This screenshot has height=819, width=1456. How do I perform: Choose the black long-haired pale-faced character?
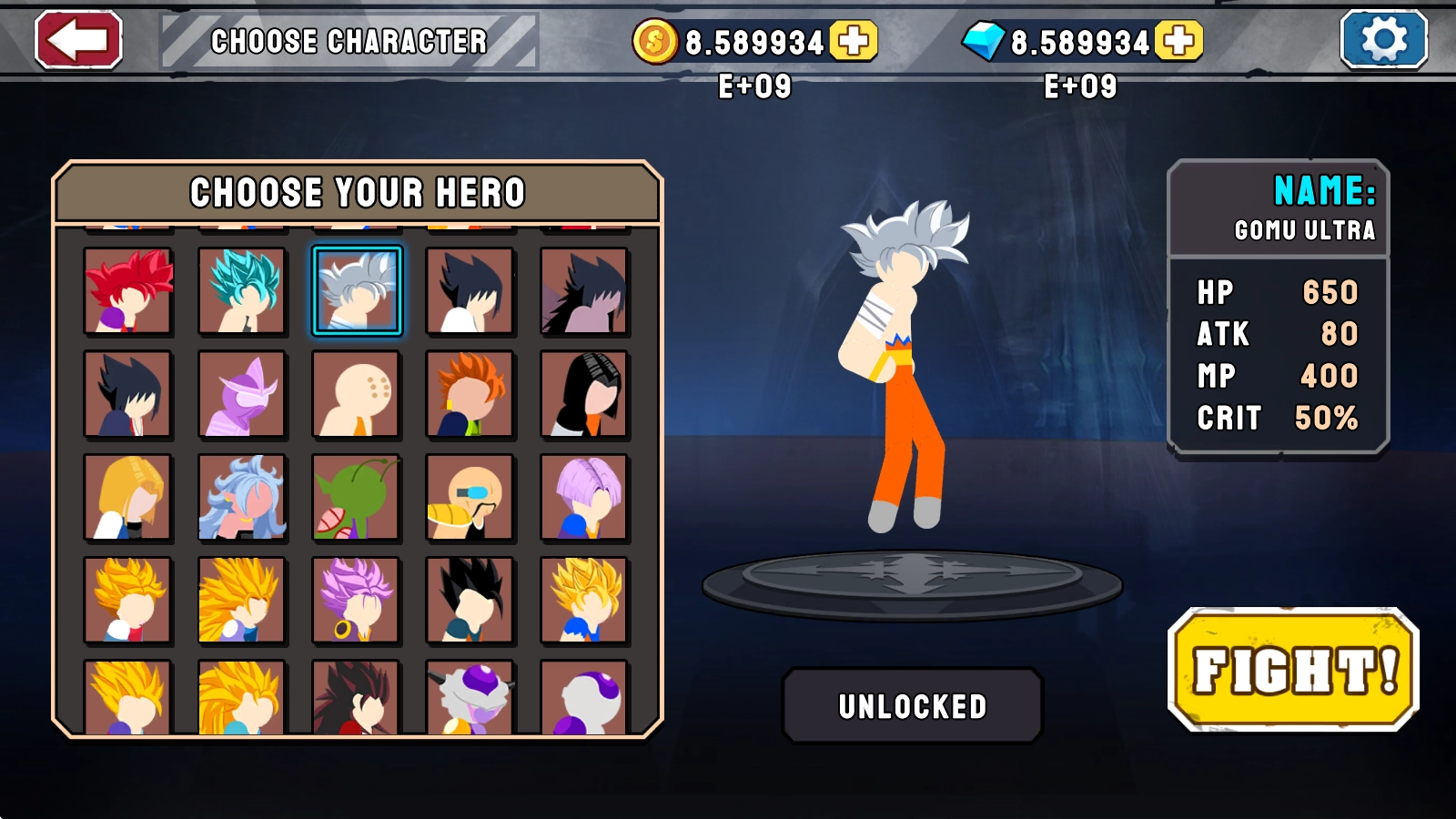[x=584, y=394]
